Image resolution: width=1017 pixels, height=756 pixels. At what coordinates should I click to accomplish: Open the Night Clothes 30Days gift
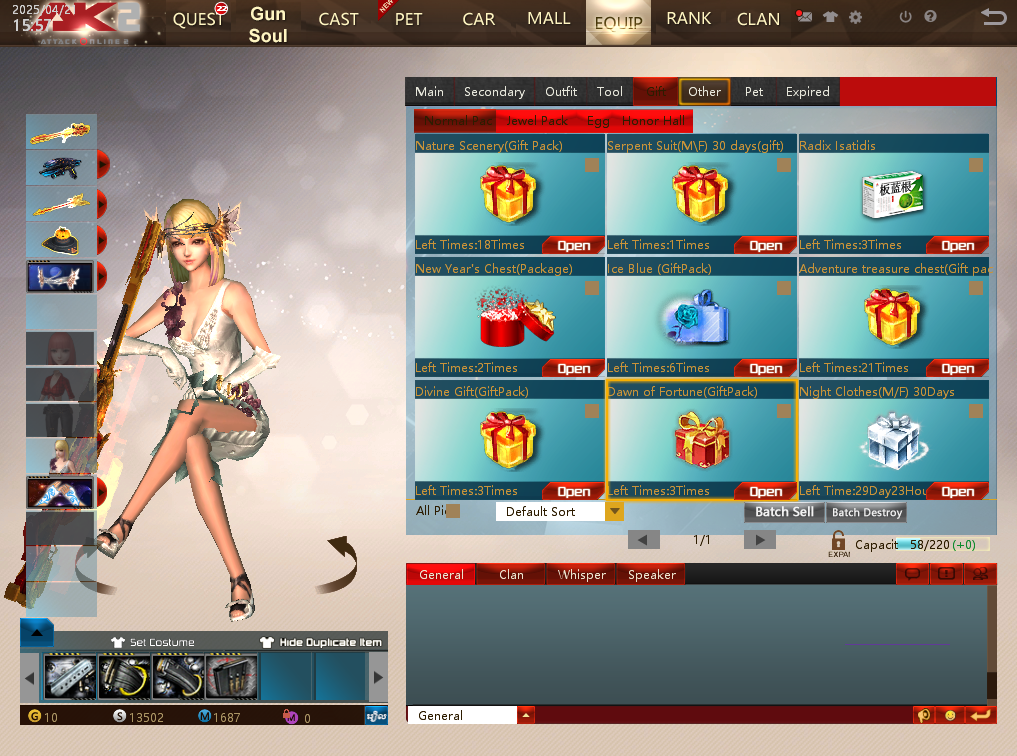click(x=957, y=491)
